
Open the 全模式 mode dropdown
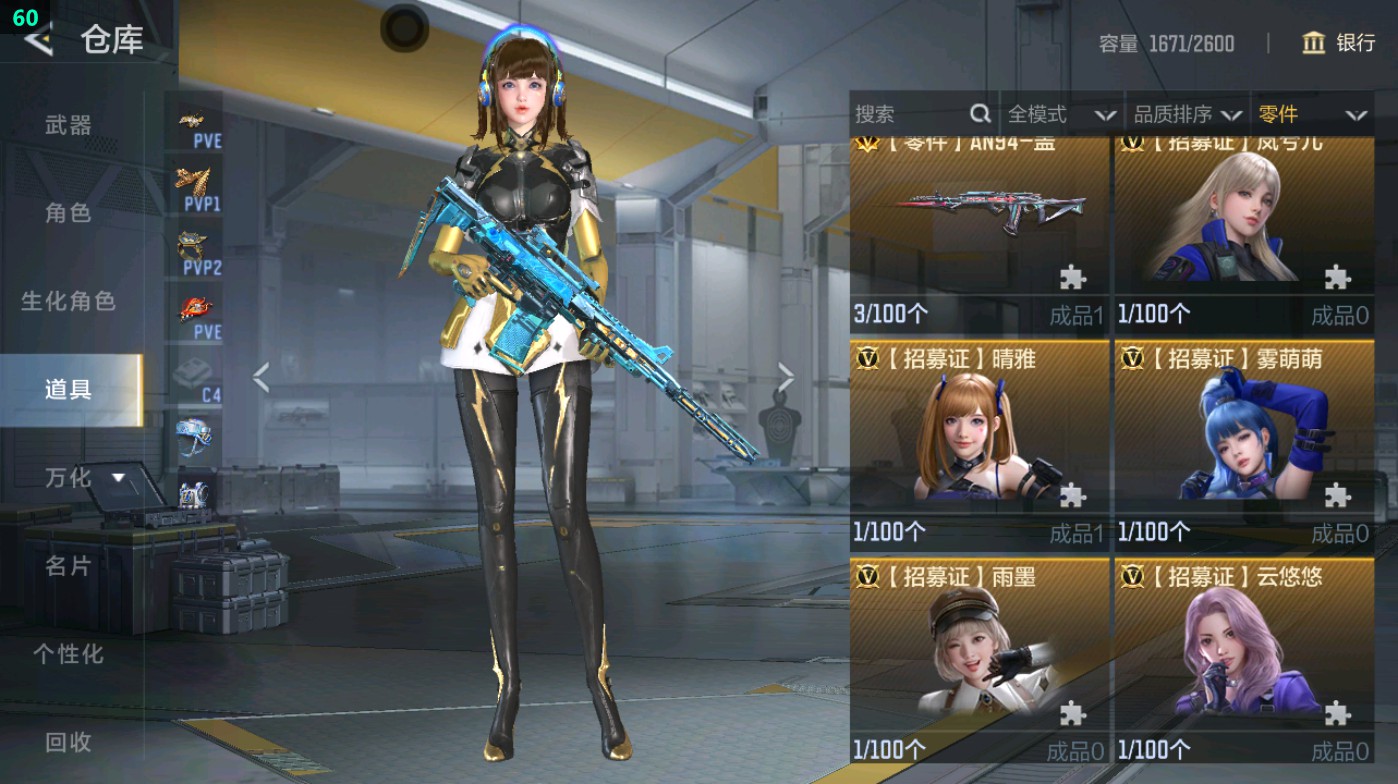(1060, 115)
